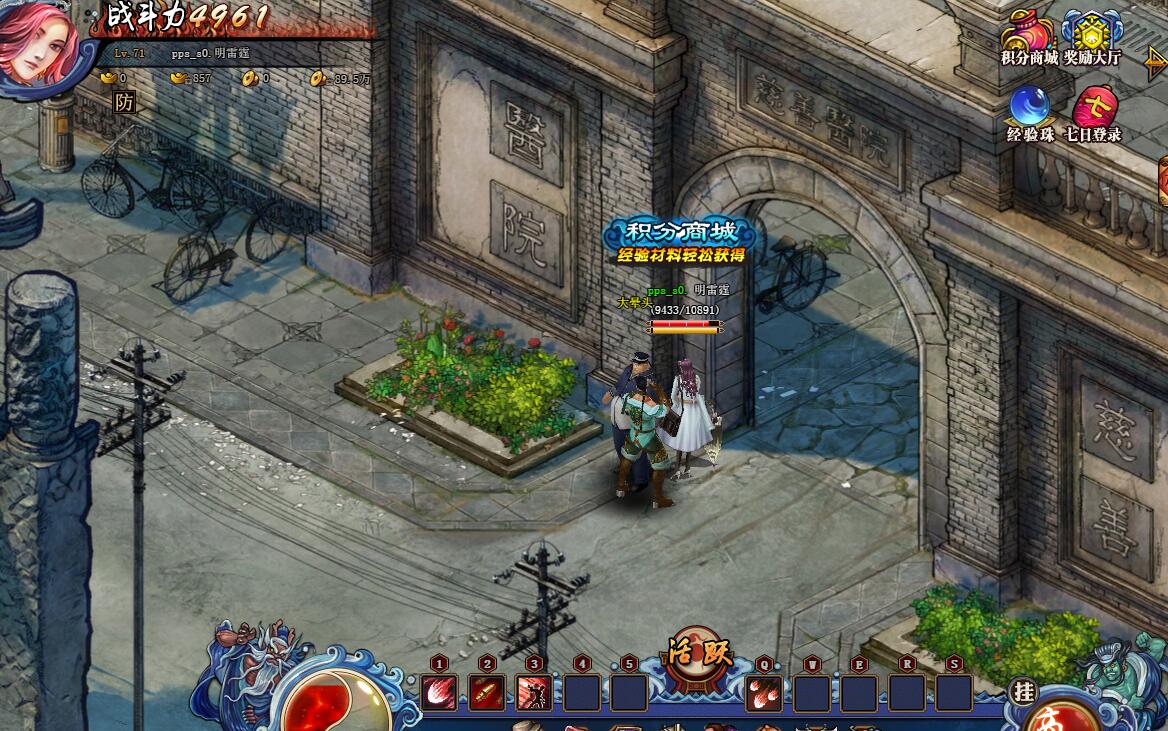Activate the skill in hotbar slot 1

pyautogui.click(x=439, y=692)
